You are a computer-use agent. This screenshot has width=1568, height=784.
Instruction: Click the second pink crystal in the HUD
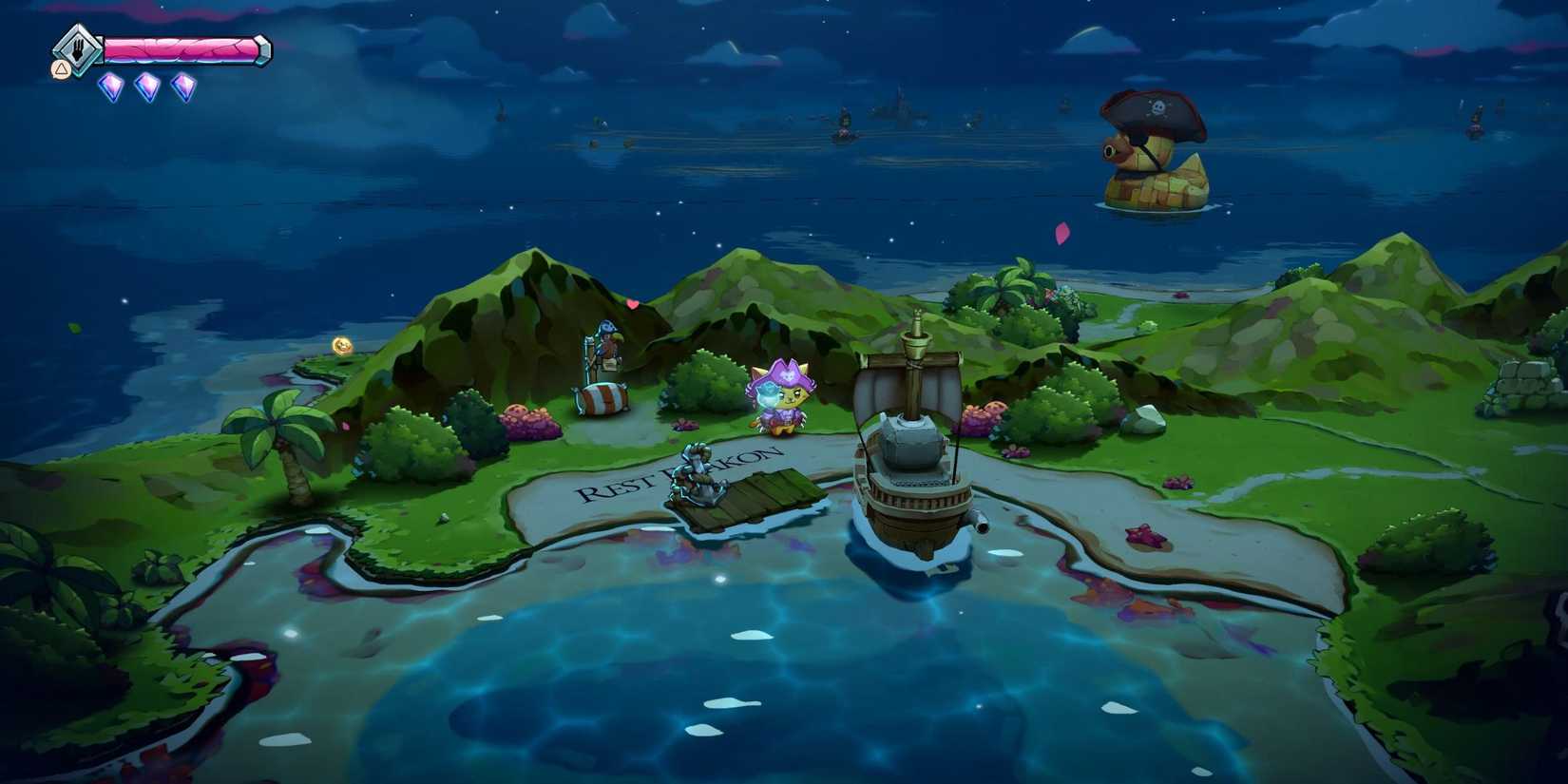(148, 87)
